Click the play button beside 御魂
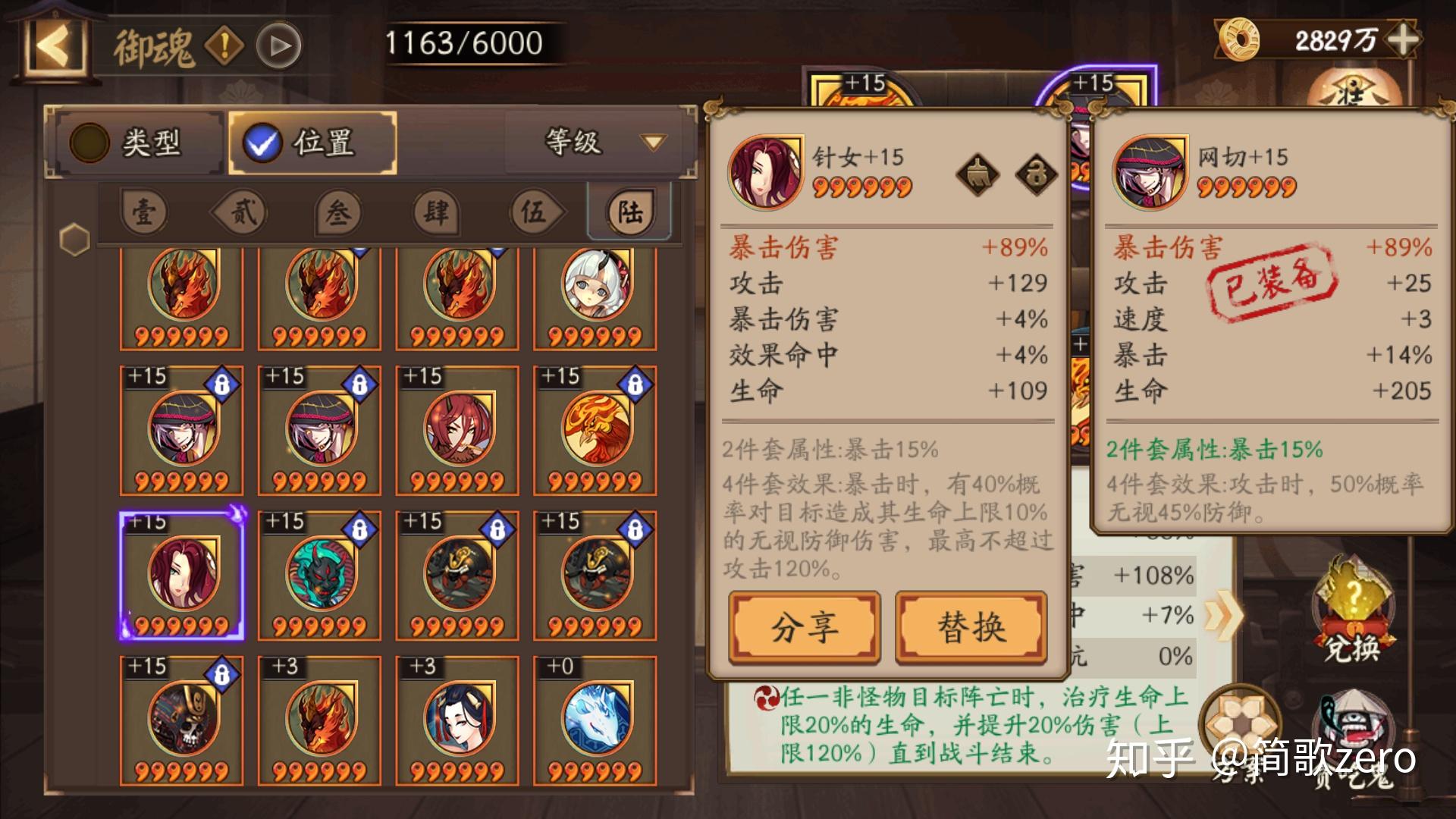1456x819 pixels. (x=278, y=46)
